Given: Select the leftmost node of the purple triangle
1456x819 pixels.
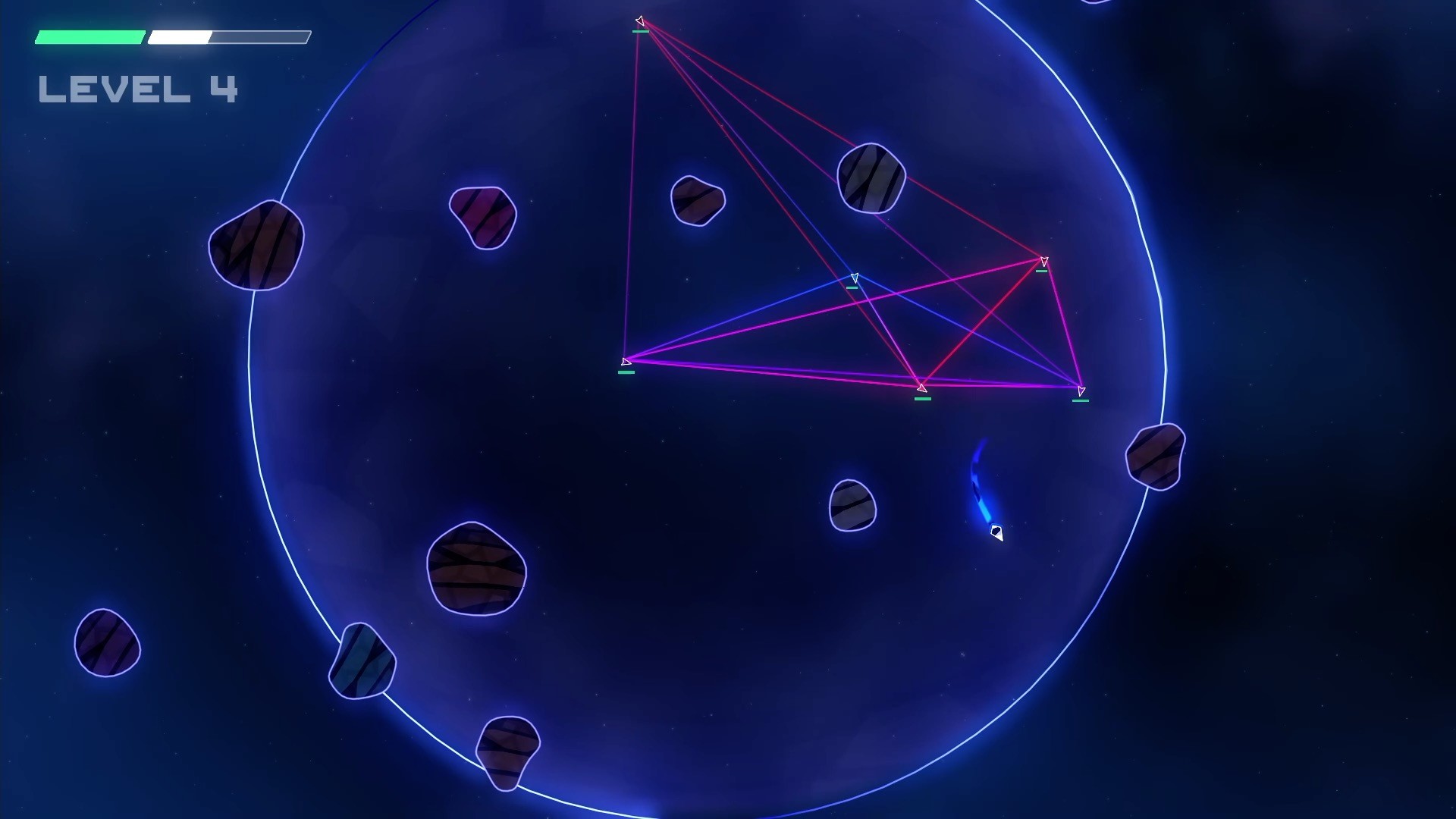Looking at the screenshot, I should (624, 362).
